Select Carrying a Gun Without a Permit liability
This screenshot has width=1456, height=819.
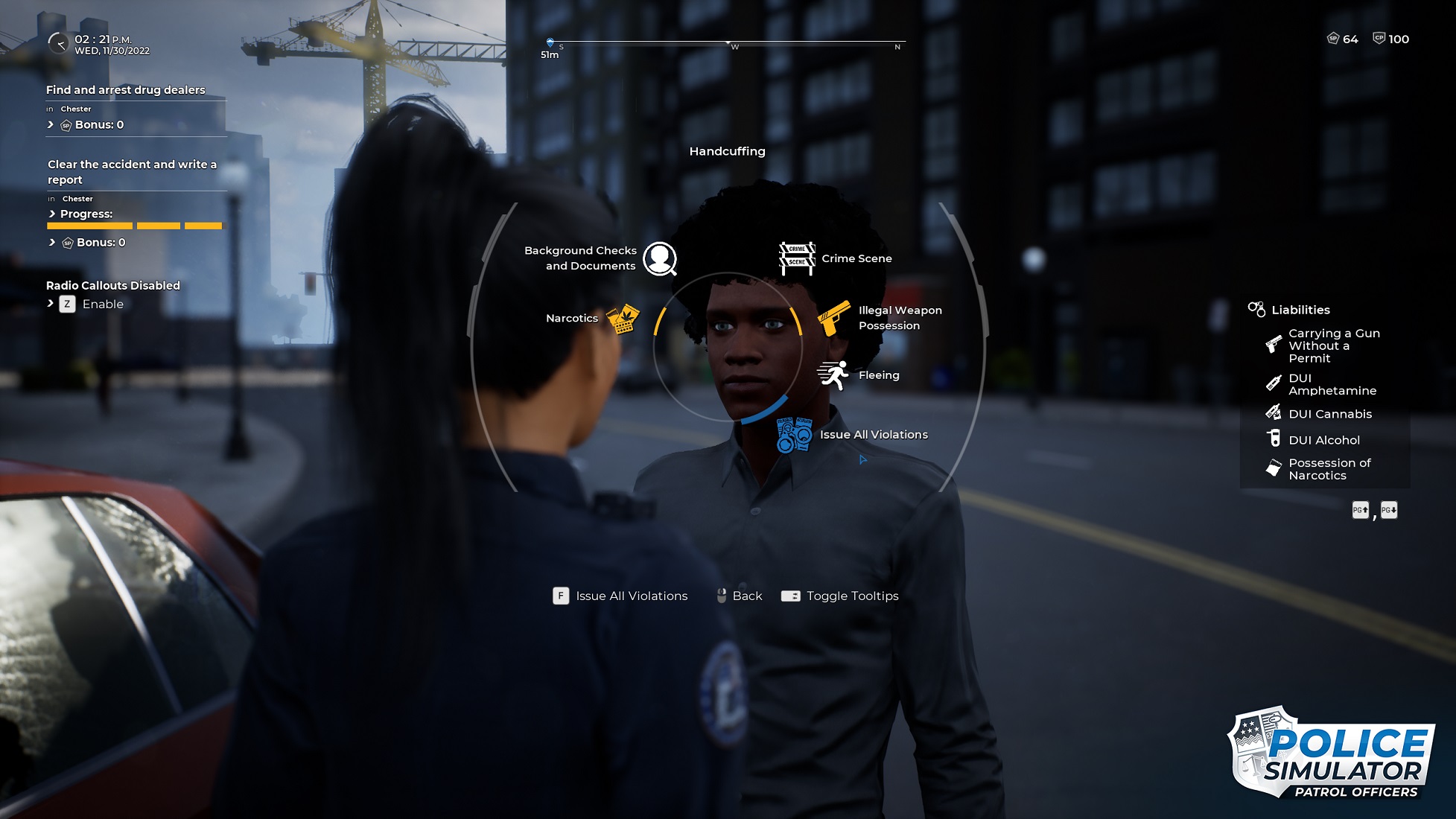[x=1333, y=345]
